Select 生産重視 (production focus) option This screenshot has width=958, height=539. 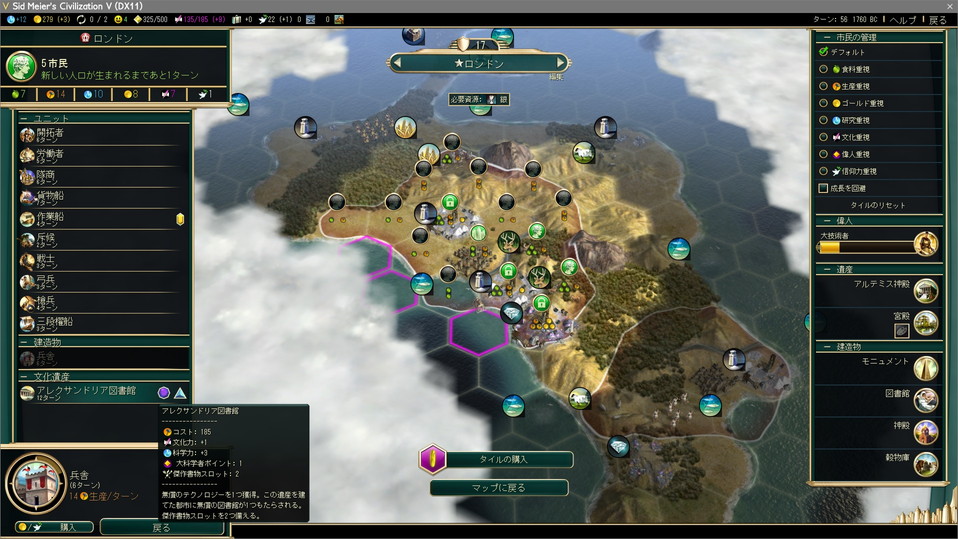pyautogui.click(x=824, y=86)
